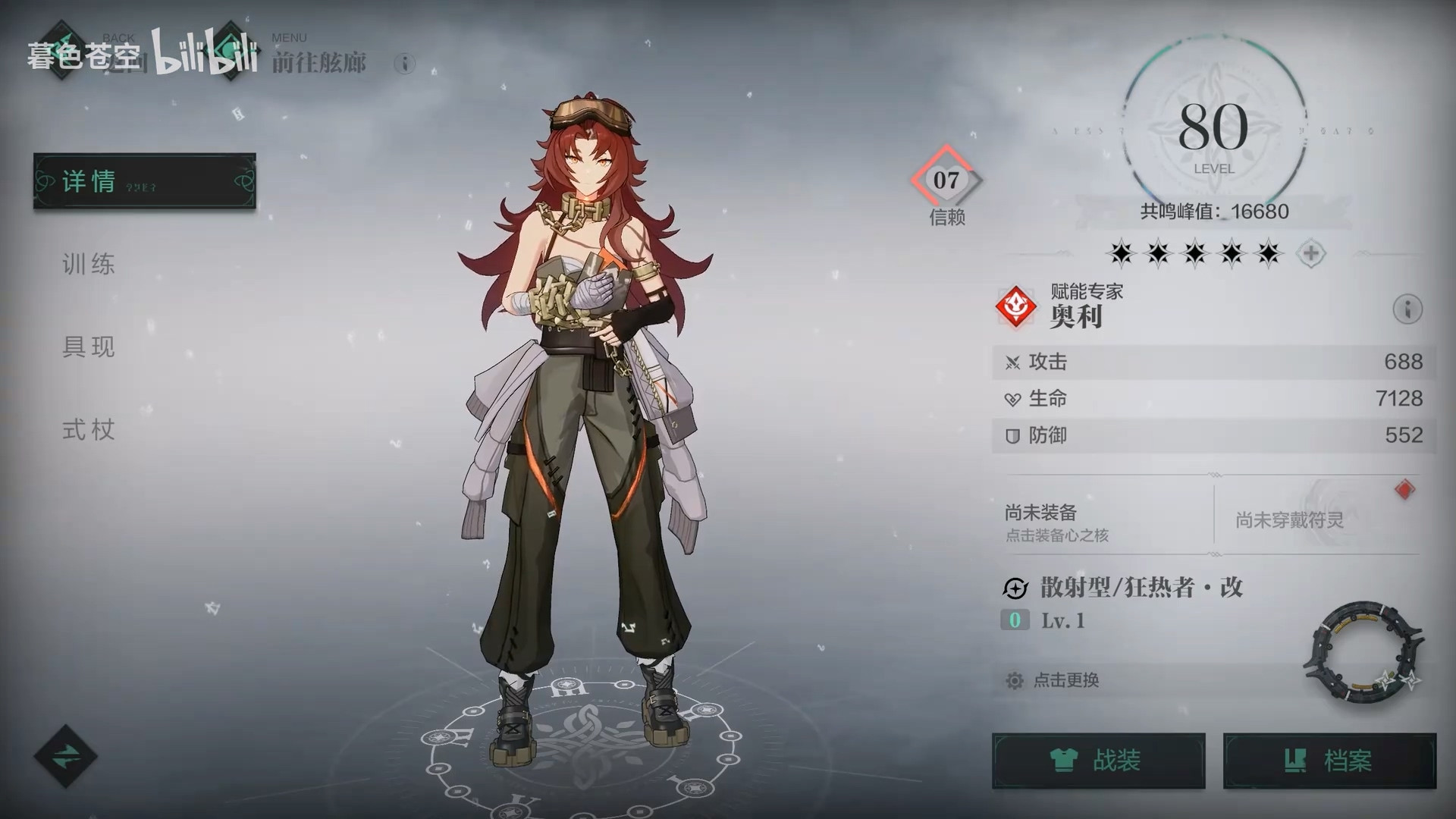Viewport: 1456px width, 819px height.
Task: Click the info icon next to 前往舷廊
Action: tap(405, 64)
